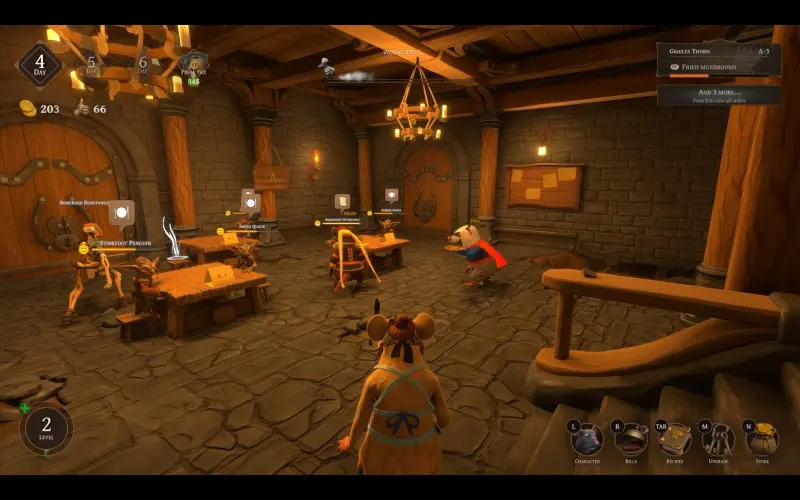Open the Recipes book
Image resolution: width=800 pixels, height=500 pixels.
click(675, 440)
